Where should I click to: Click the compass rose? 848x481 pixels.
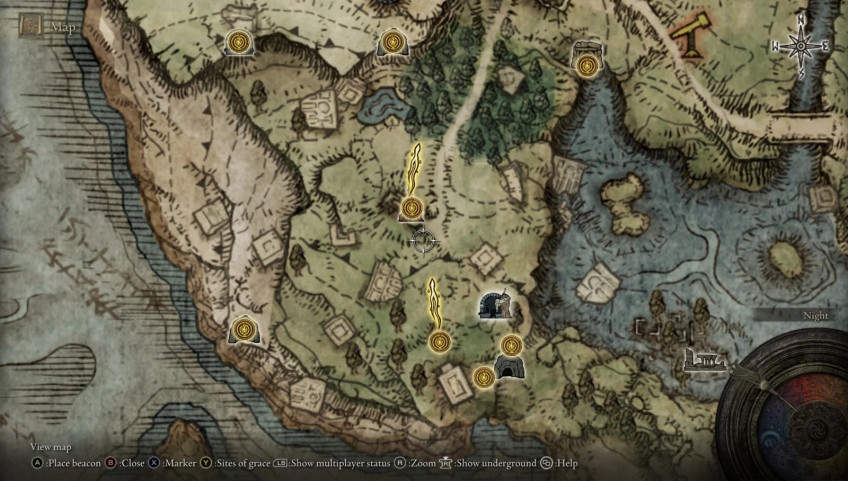(x=800, y=45)
